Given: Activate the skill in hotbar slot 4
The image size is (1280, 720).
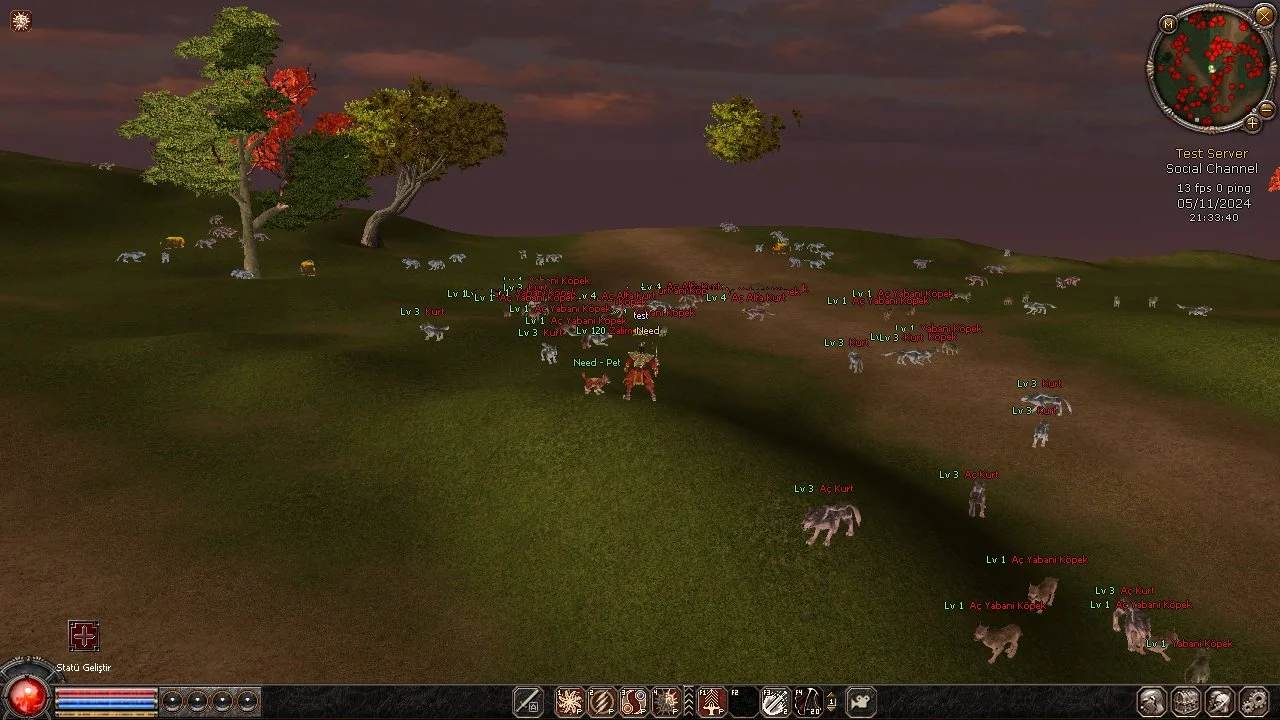Looking at the screenshot, I should pos(666,701).
